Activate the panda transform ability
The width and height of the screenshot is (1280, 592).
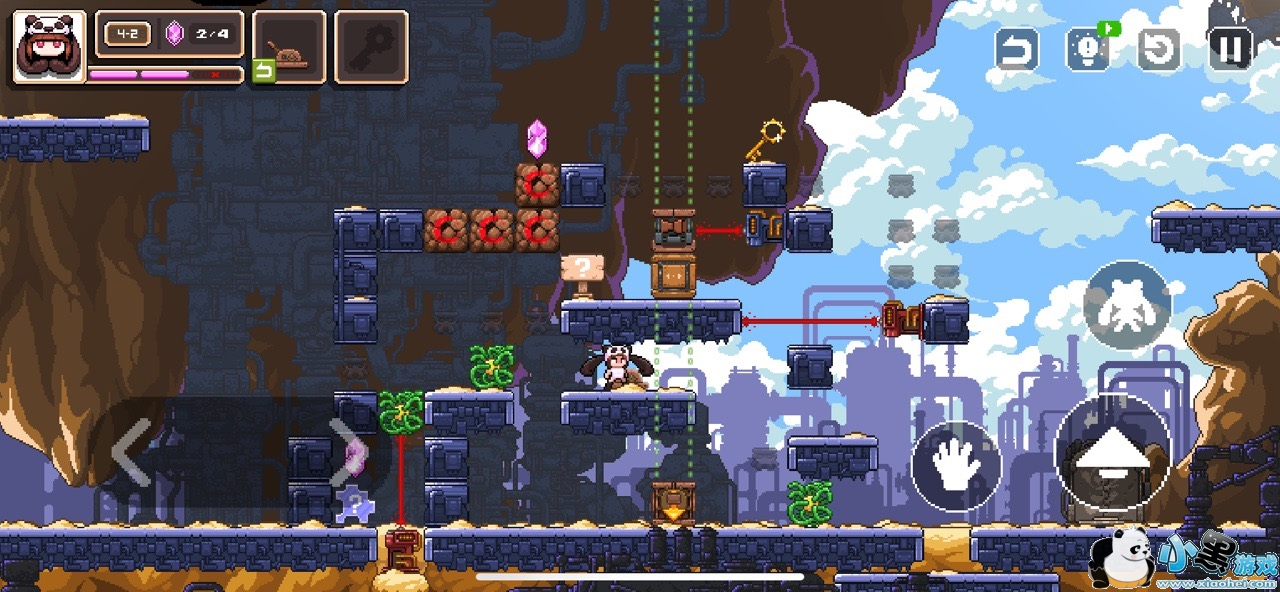pyautogui.click(x=1127, y=306)
